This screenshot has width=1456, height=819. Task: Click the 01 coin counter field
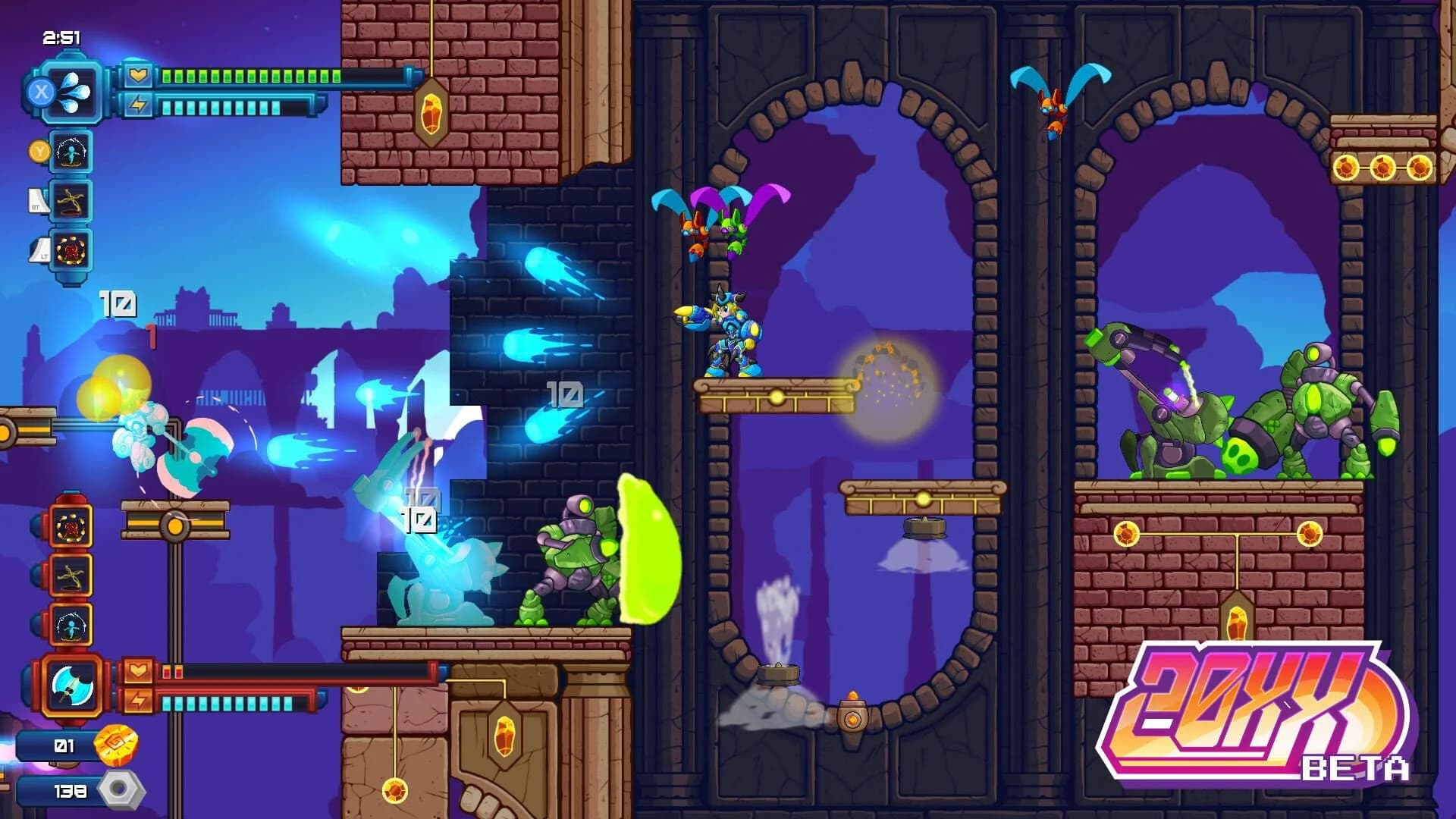click(63, 745)
